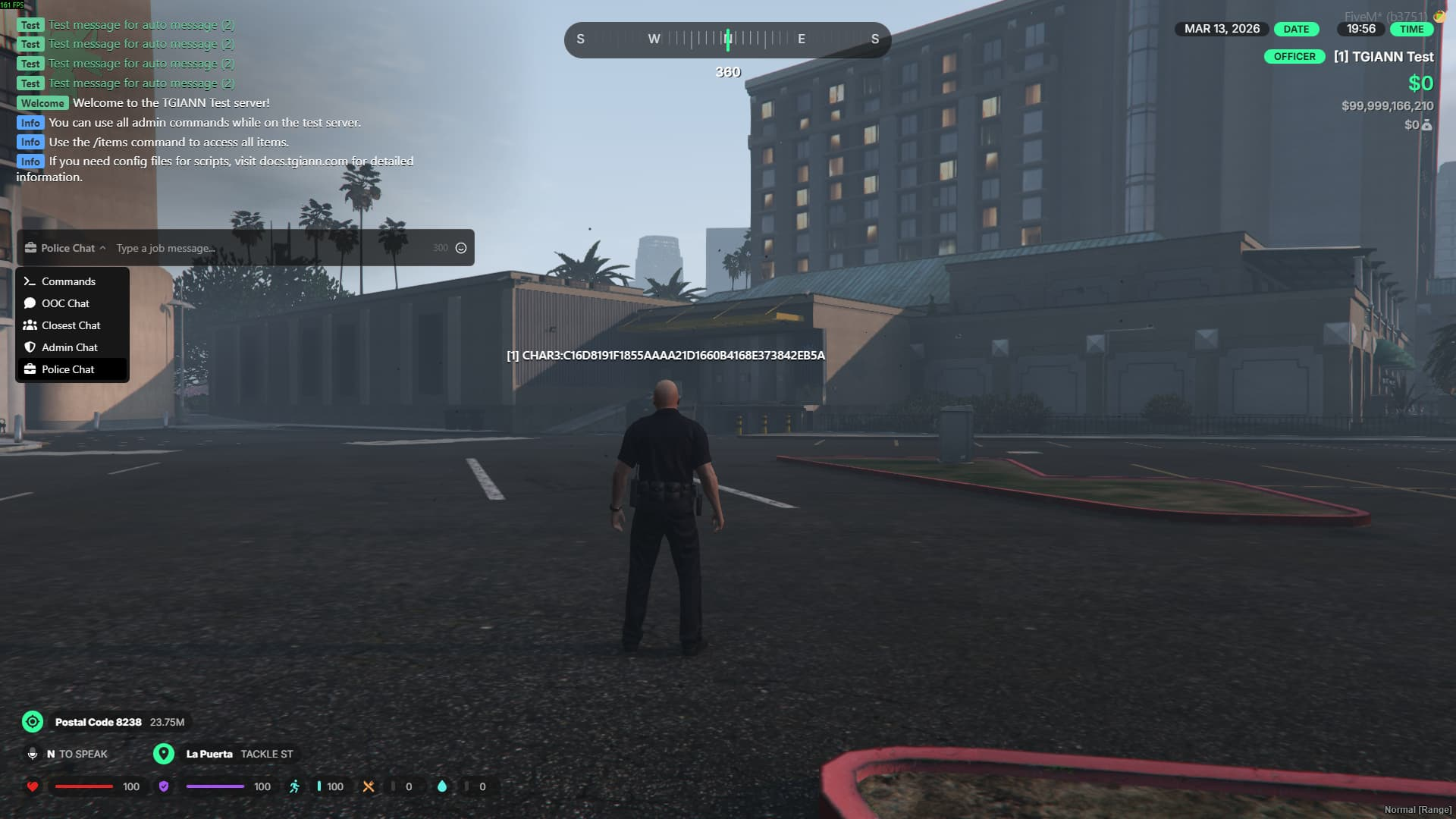
Task: Click the DATE pill in top right
Action: [1296, 29]
